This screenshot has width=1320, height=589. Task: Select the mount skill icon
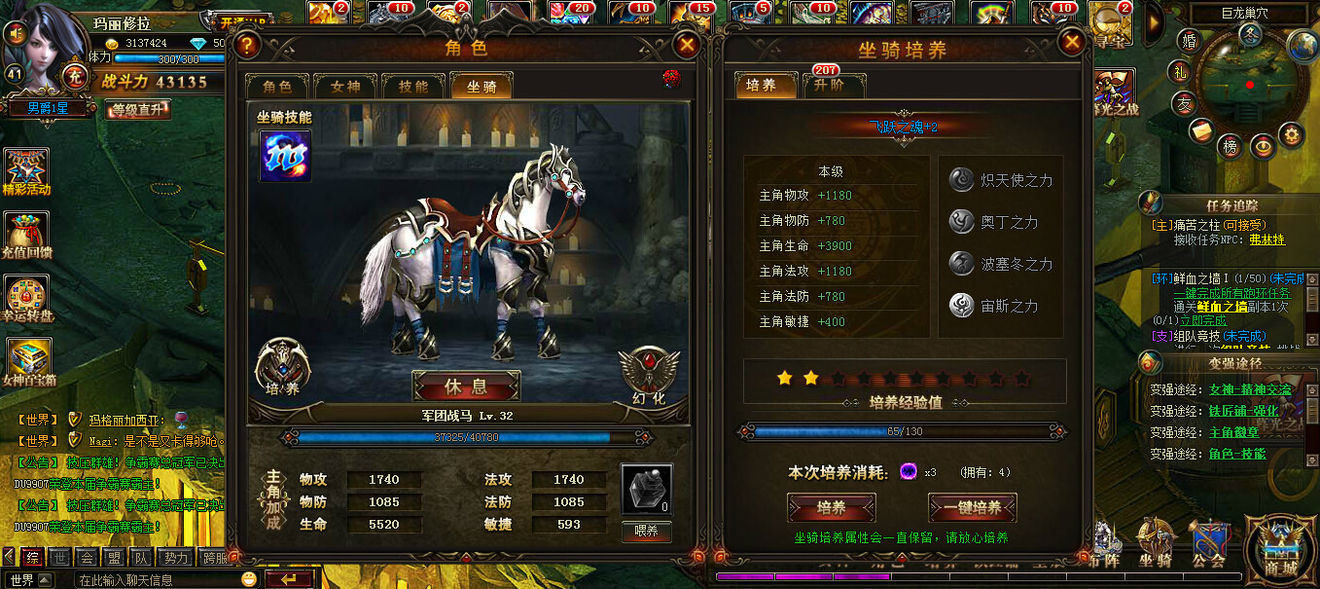(285, 156)
